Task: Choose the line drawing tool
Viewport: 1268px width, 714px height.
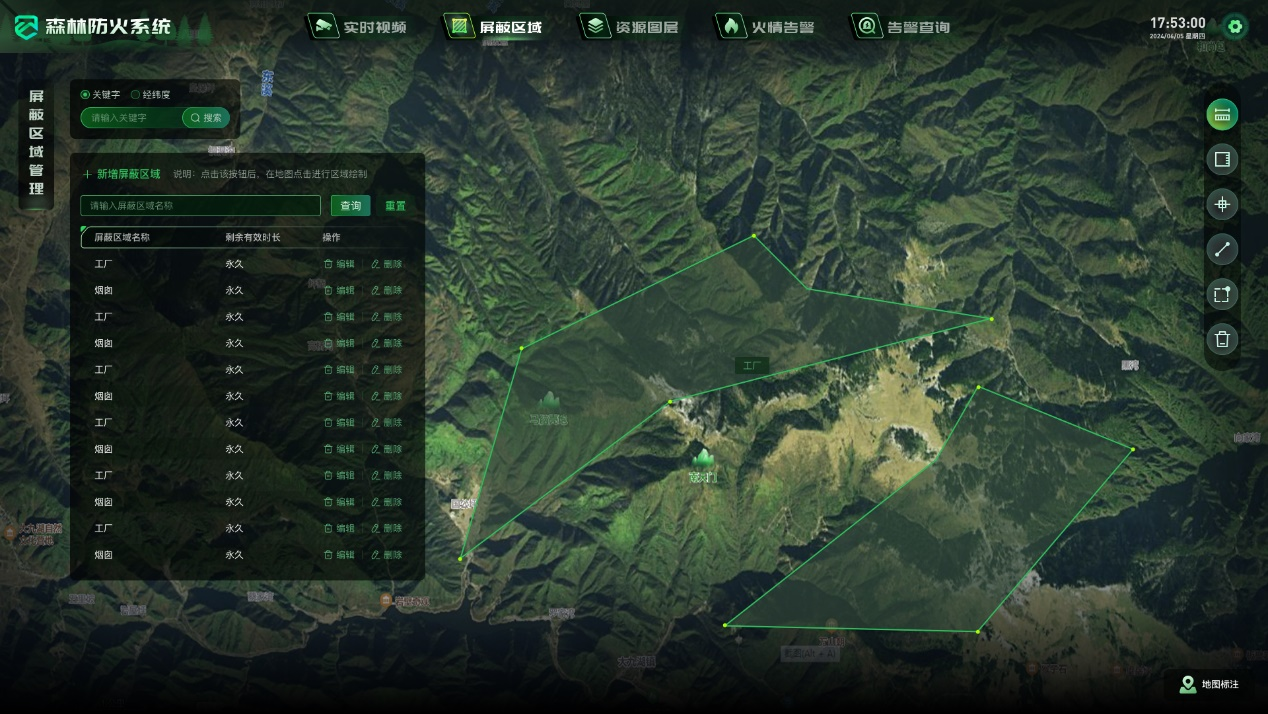Action: (x=1221, y=250)
